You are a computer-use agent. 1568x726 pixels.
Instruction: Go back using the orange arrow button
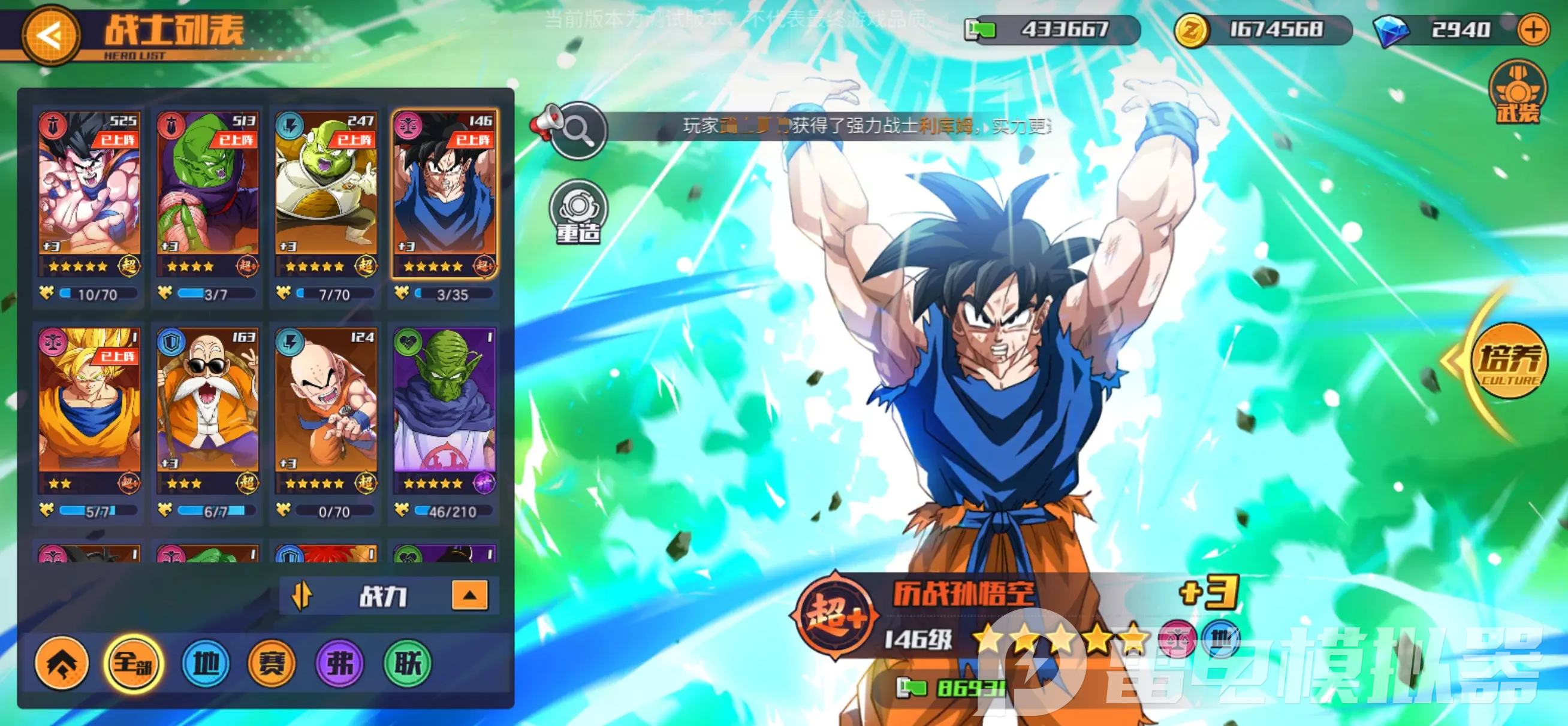pyautogui.click(x=51, y=35)
